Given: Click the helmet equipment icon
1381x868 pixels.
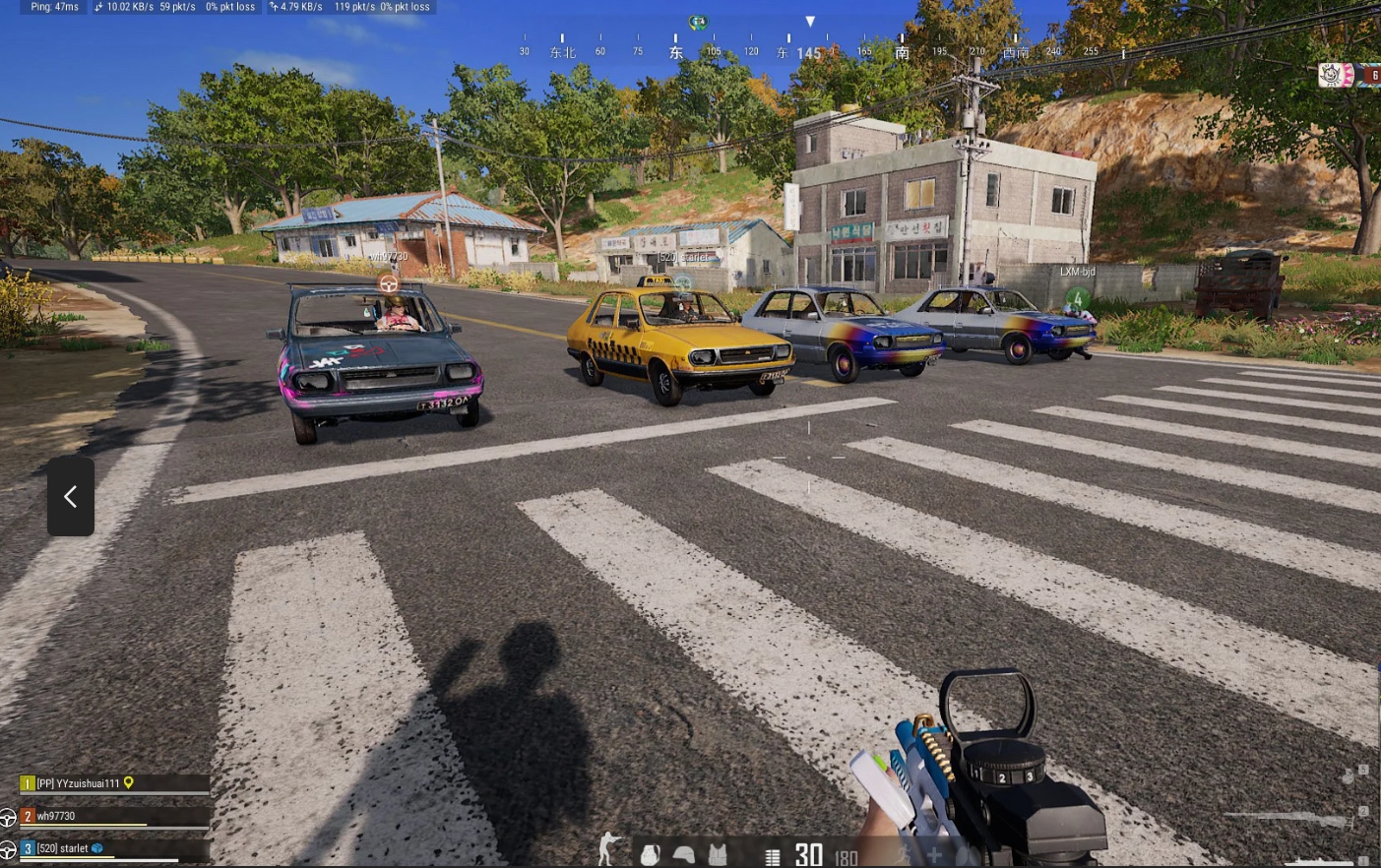Looking at the screenshot, I should coord(683,854).
